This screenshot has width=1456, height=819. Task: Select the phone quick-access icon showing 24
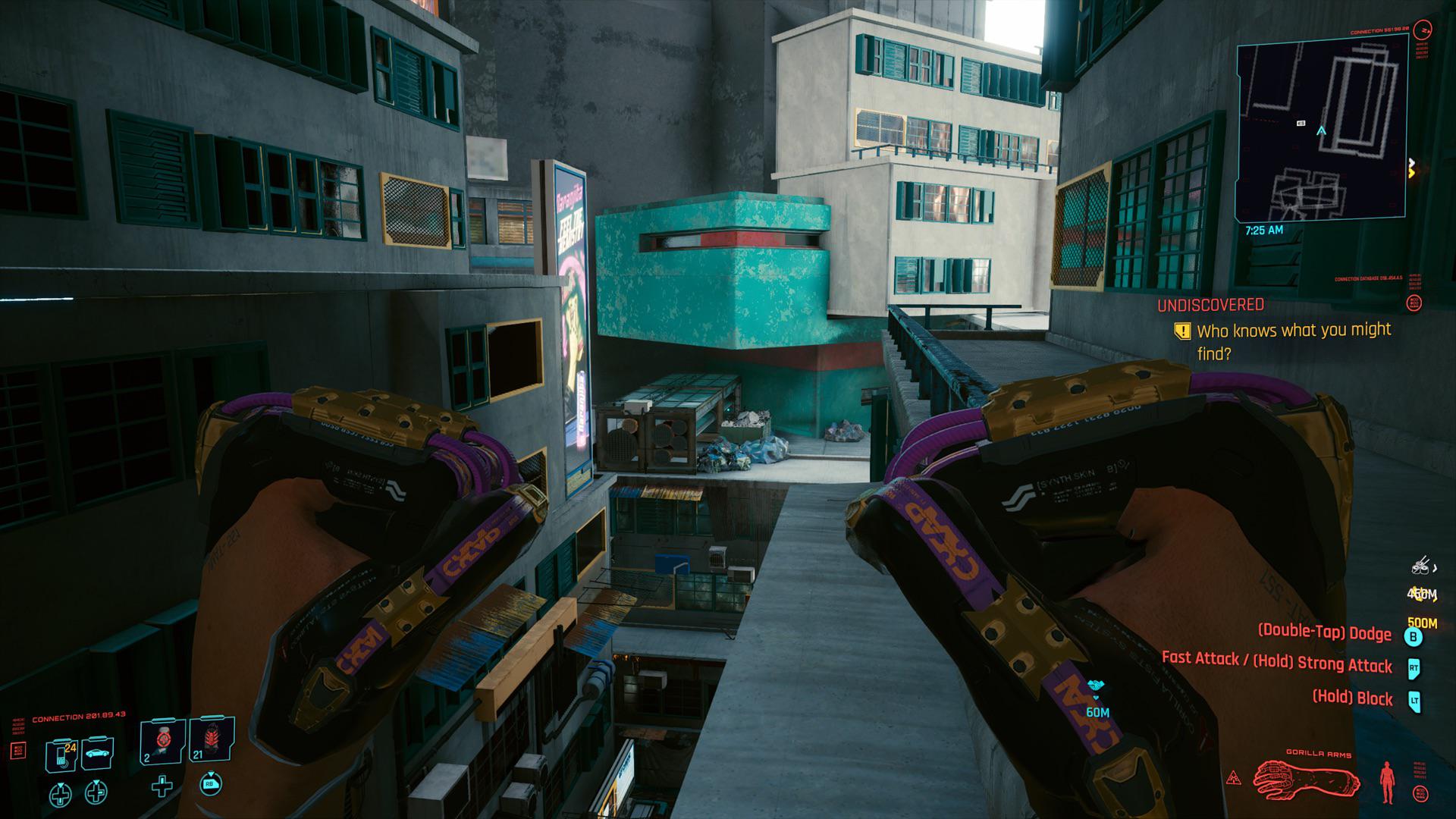pos(61,755)
